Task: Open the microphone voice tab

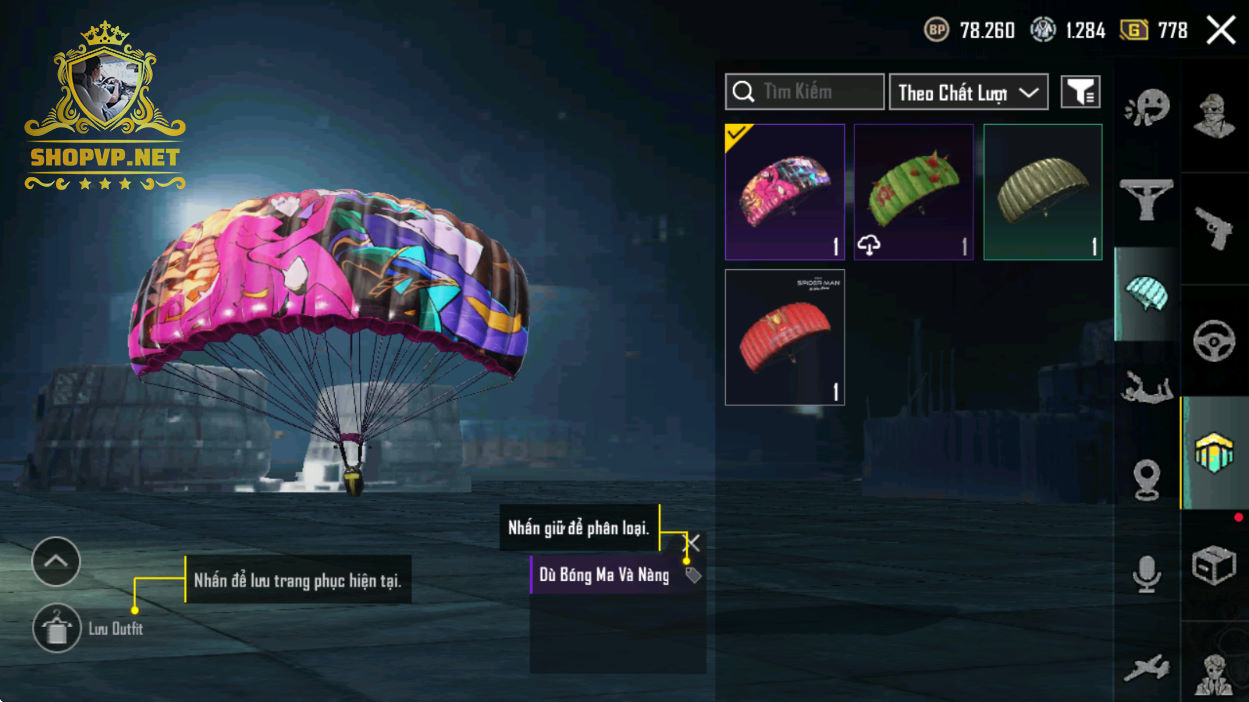Action: 1147,573
